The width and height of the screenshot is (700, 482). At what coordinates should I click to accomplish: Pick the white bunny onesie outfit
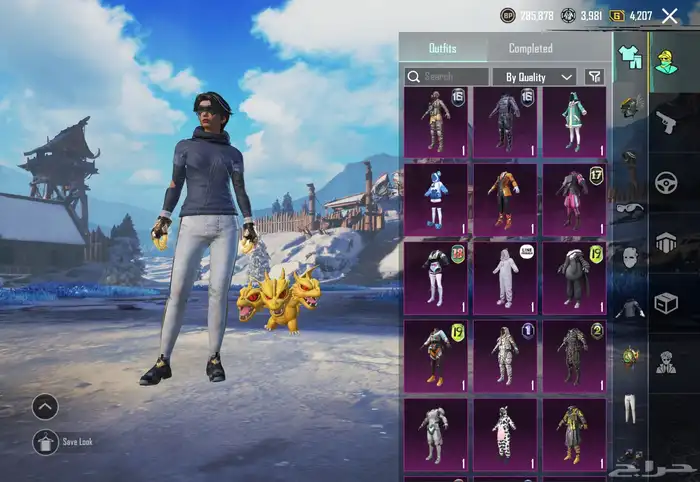[504, 276]
